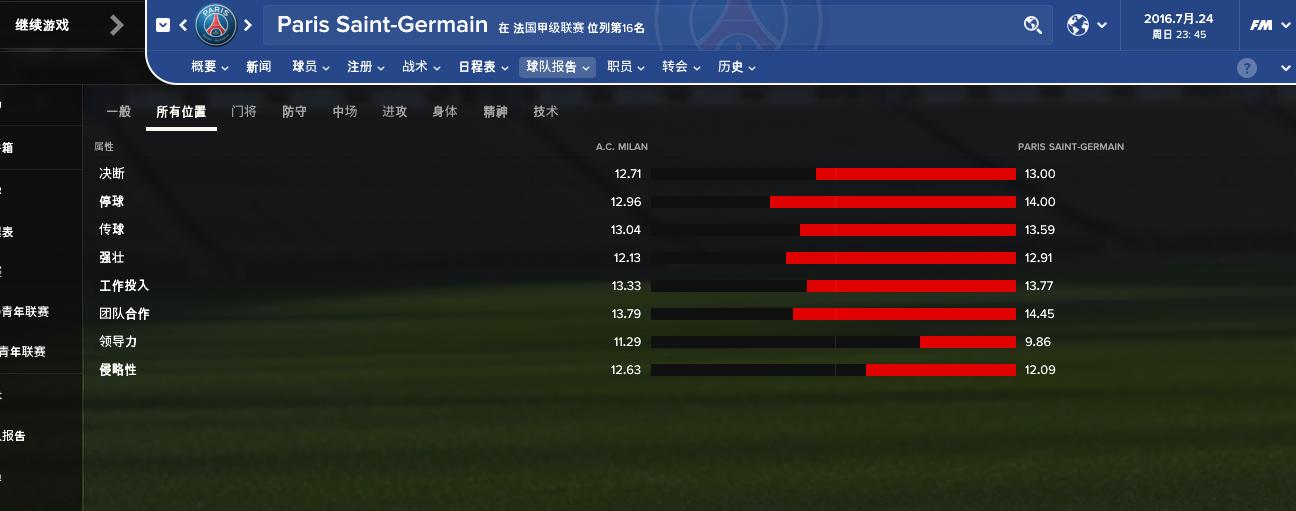Switch to the 中场 midfield tab

(345, 112)
